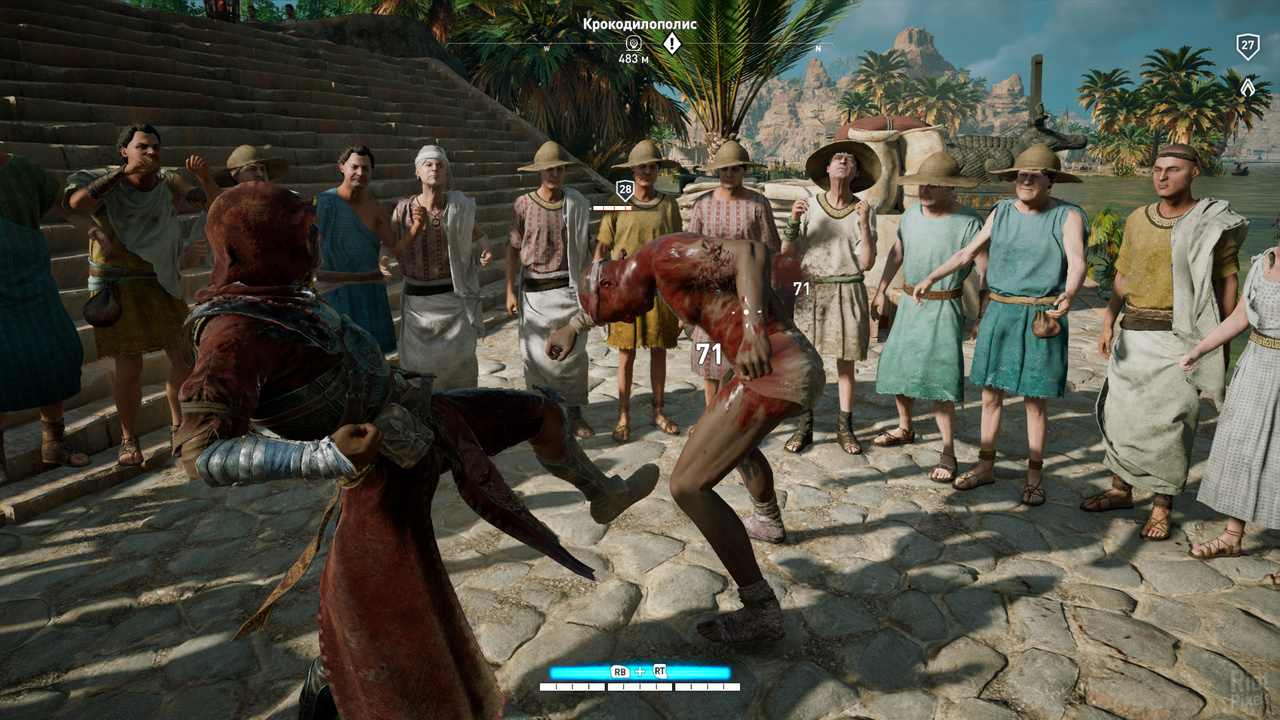Viewport: 1280px width, 720px height.
Task: Select the enemy level 28 badge
Action: 625,190
